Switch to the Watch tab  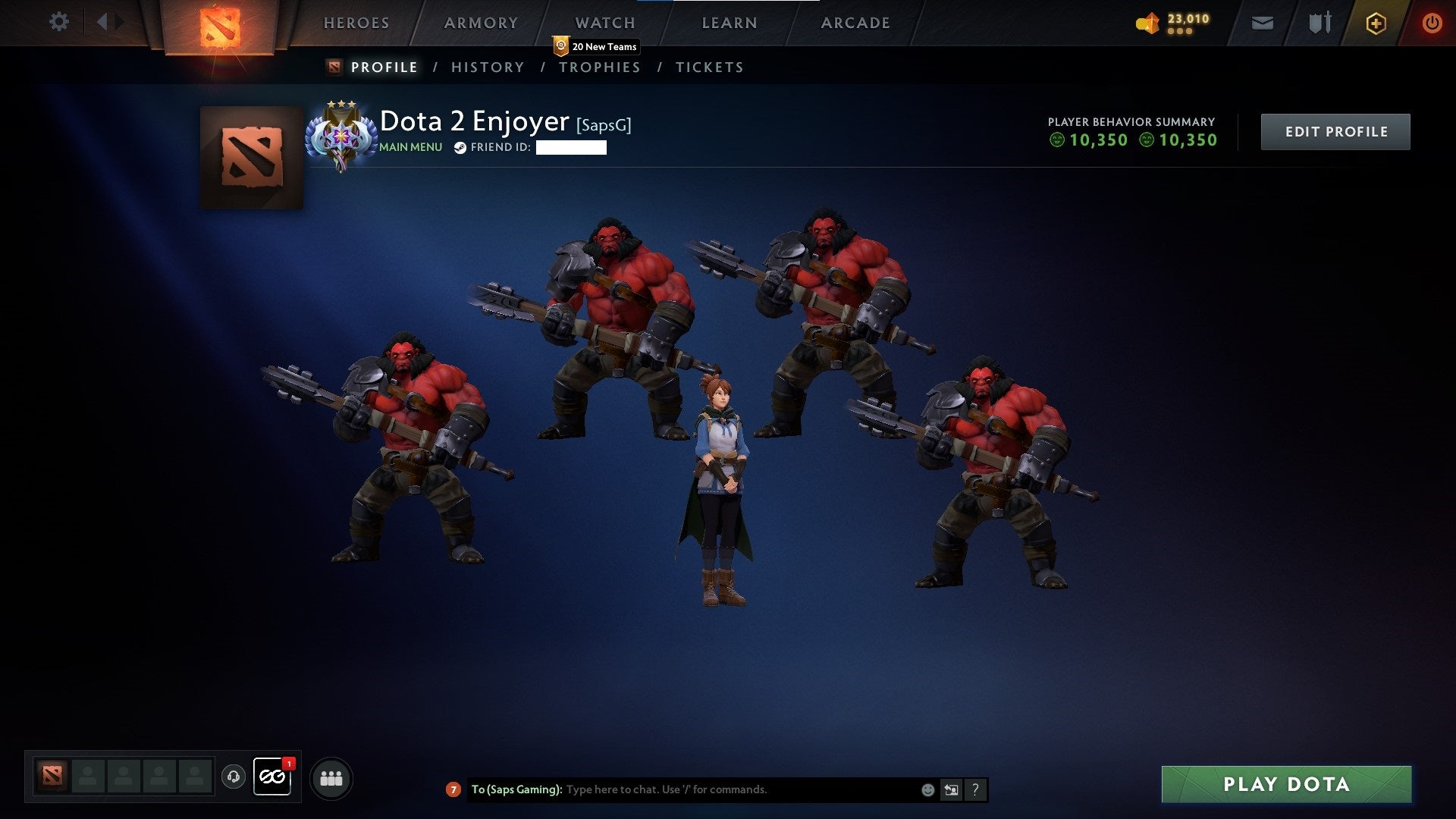[605, 23]
